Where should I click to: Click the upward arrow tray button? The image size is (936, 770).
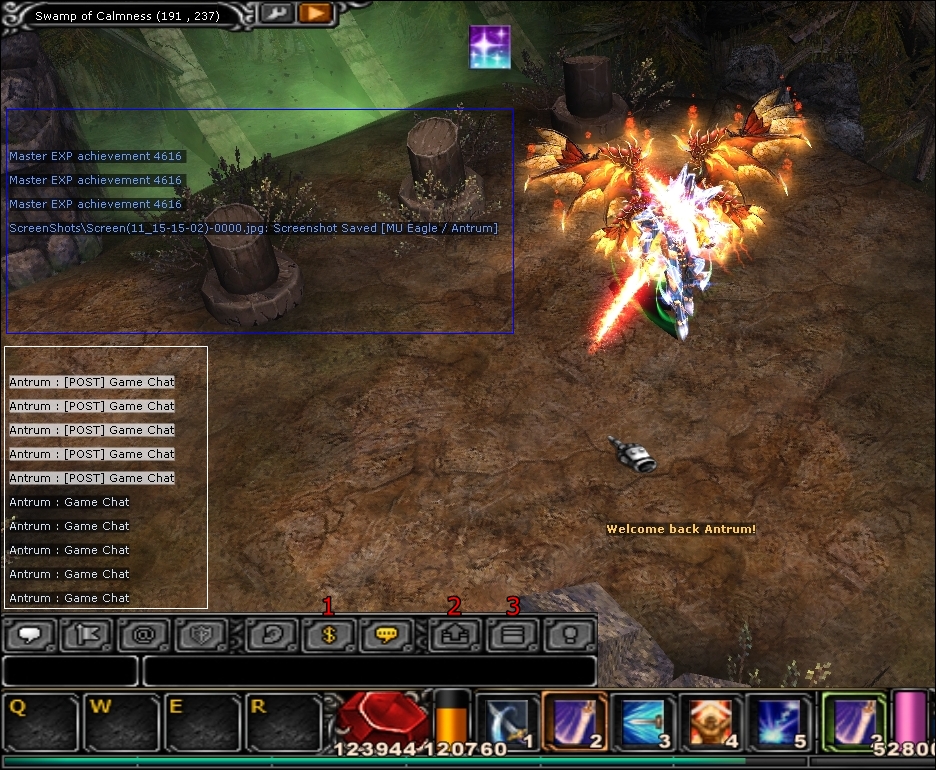(456, 635)
